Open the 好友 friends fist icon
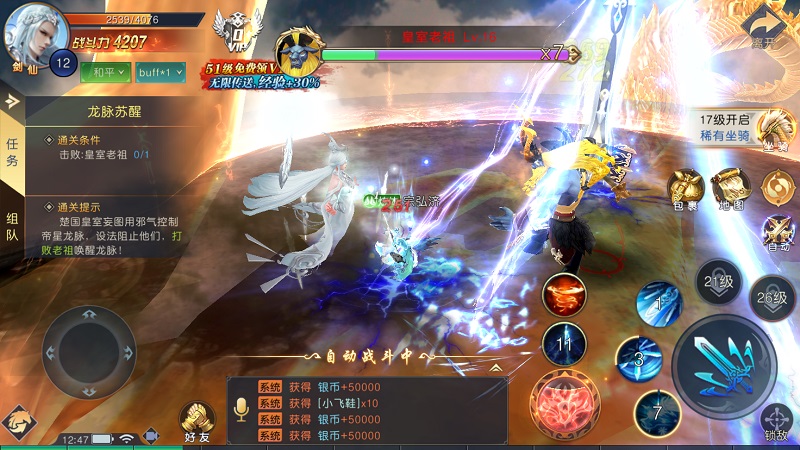This screenshot has width=800, height=450. tap(197, 421)
